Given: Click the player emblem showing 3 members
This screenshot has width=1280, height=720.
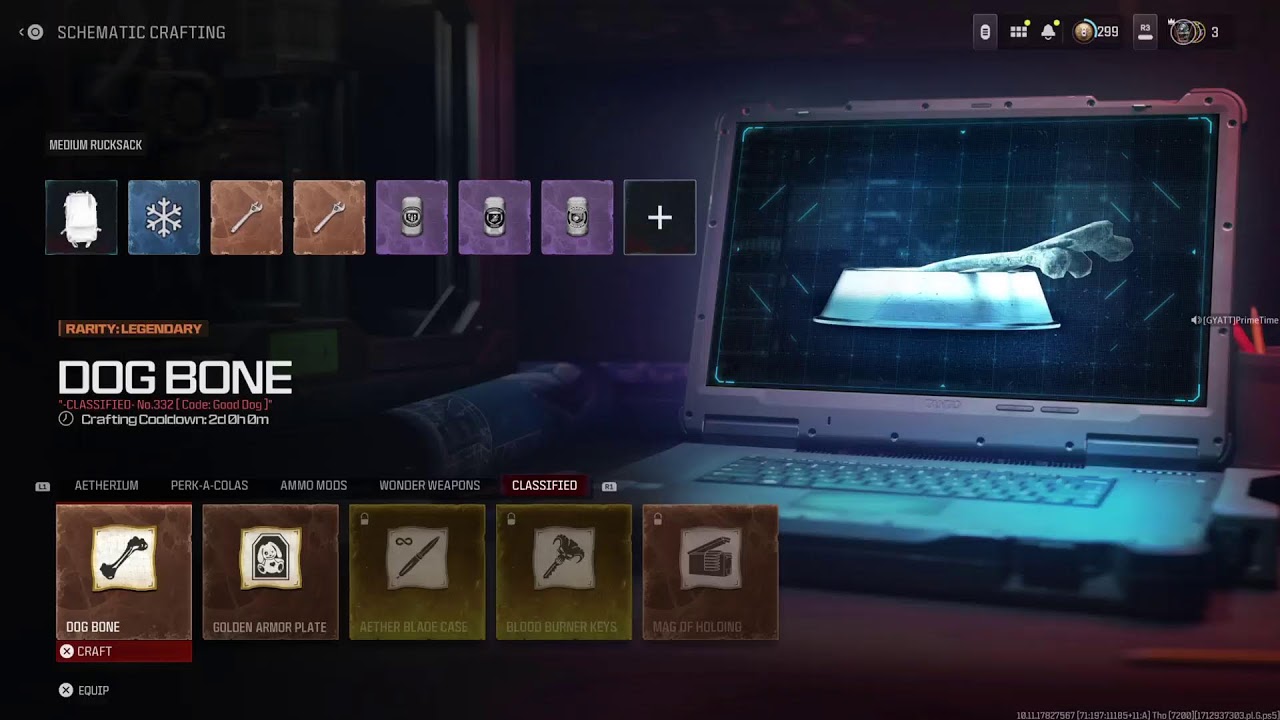Looking at the screenshot, I should click(x=1185, y=31).
